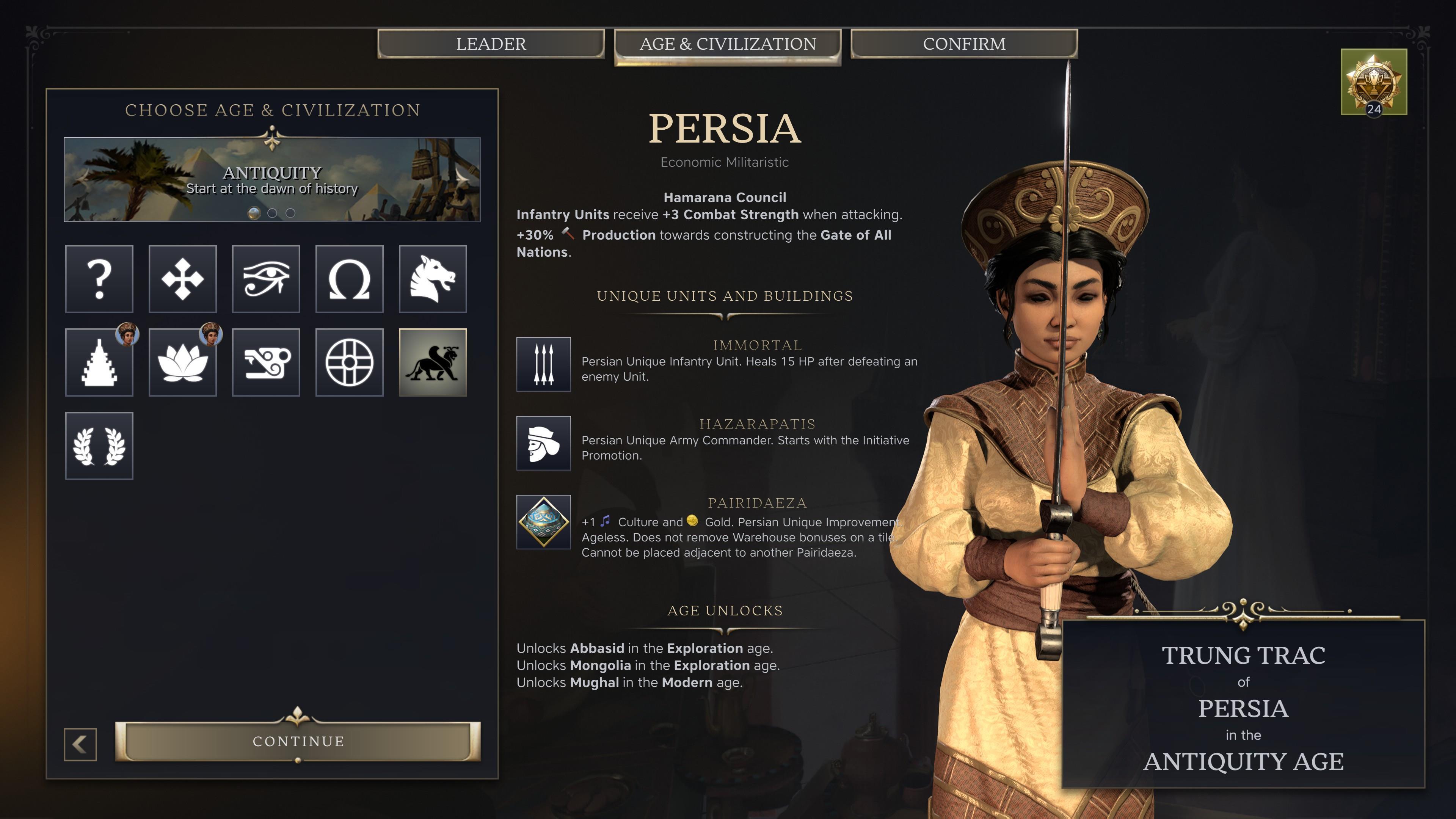The width and height of the screenshot is (1456, 819).
Task: Pick the lotus flower civilization
Action: [182, 362]
